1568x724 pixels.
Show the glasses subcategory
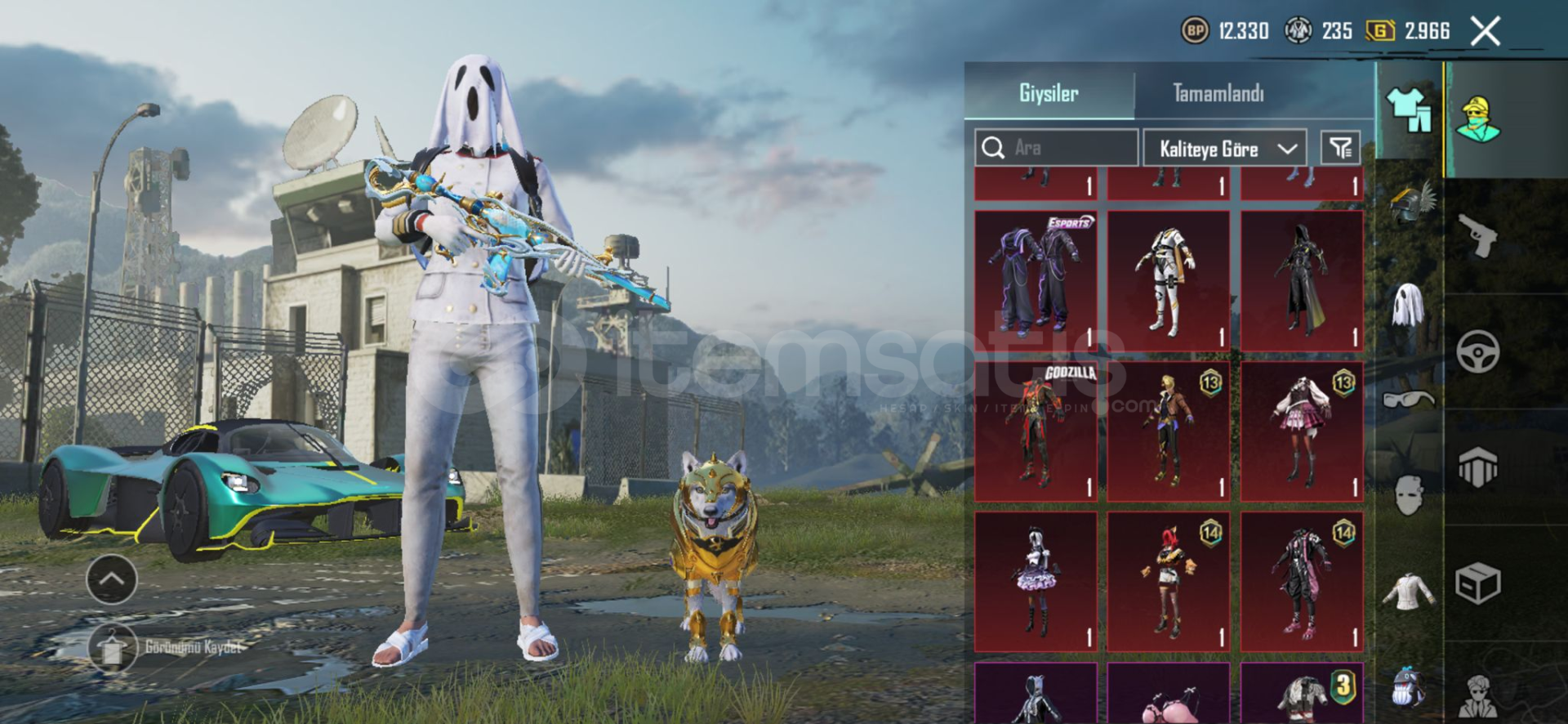1409,400
